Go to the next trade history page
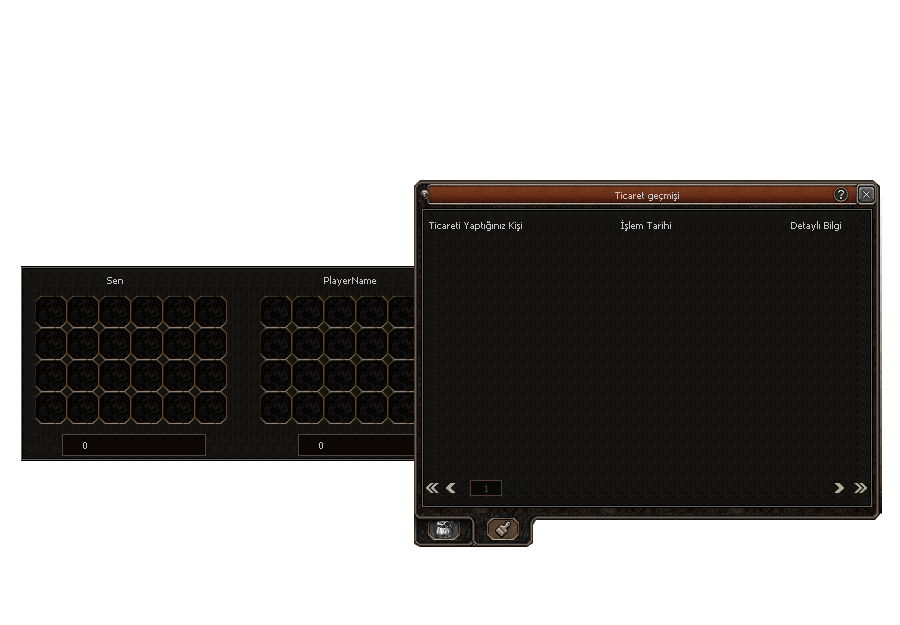This screenshot has height=625, width=900. (840, 488)
